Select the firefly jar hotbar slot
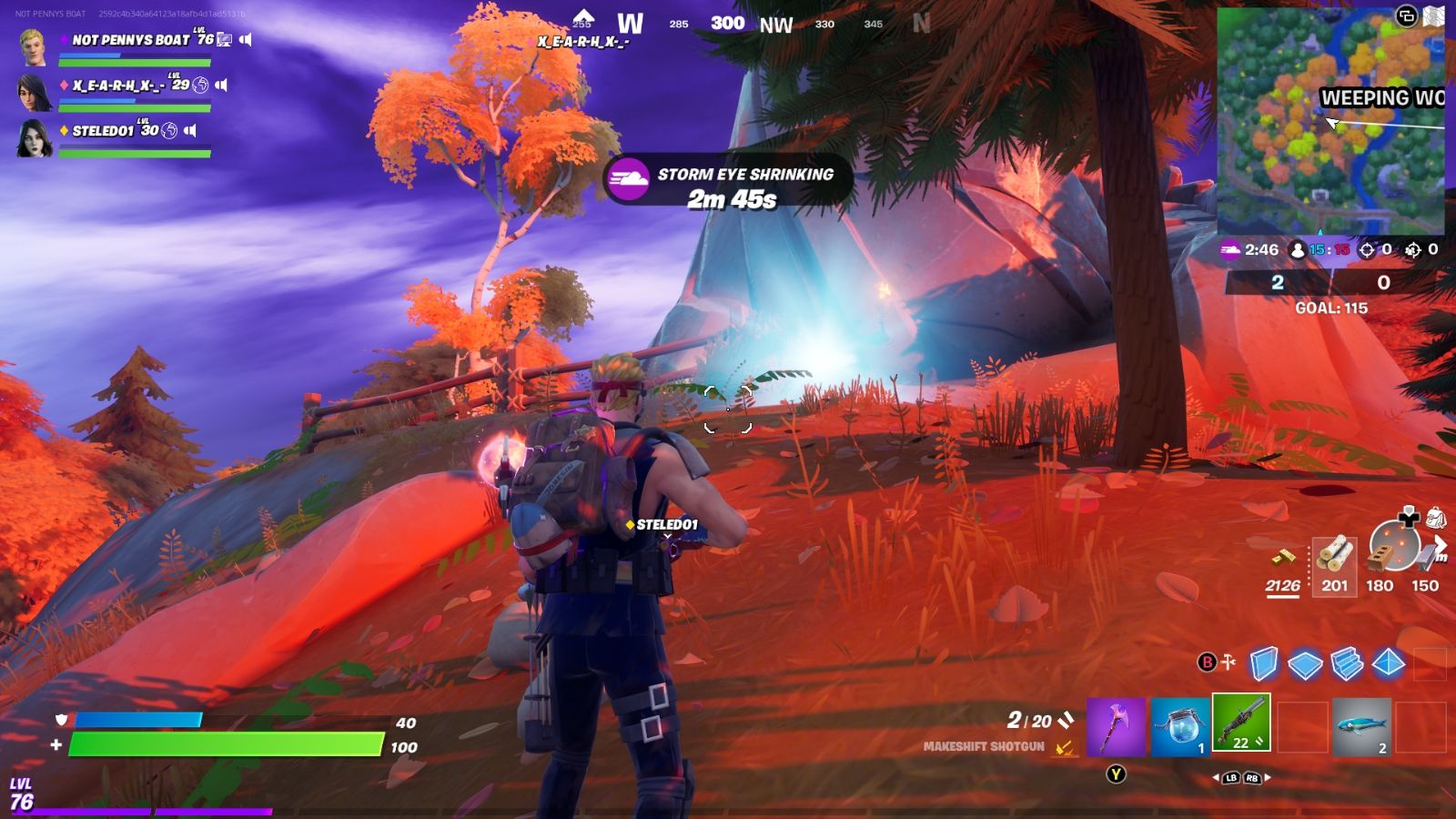This screenshot has height=819, width=1456. tap(1180, 726)
